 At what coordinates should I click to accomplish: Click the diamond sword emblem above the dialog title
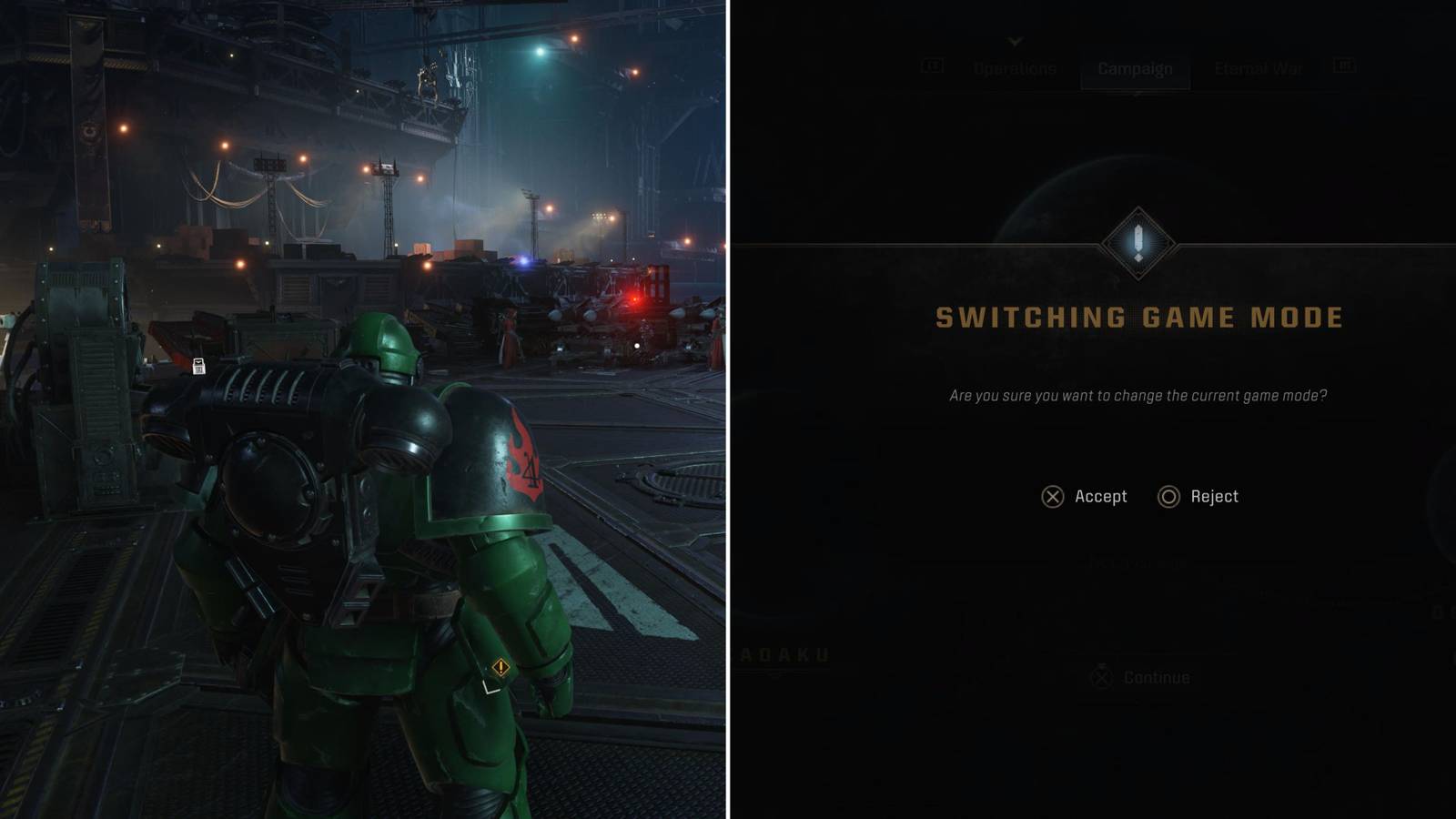point(1137,240)
